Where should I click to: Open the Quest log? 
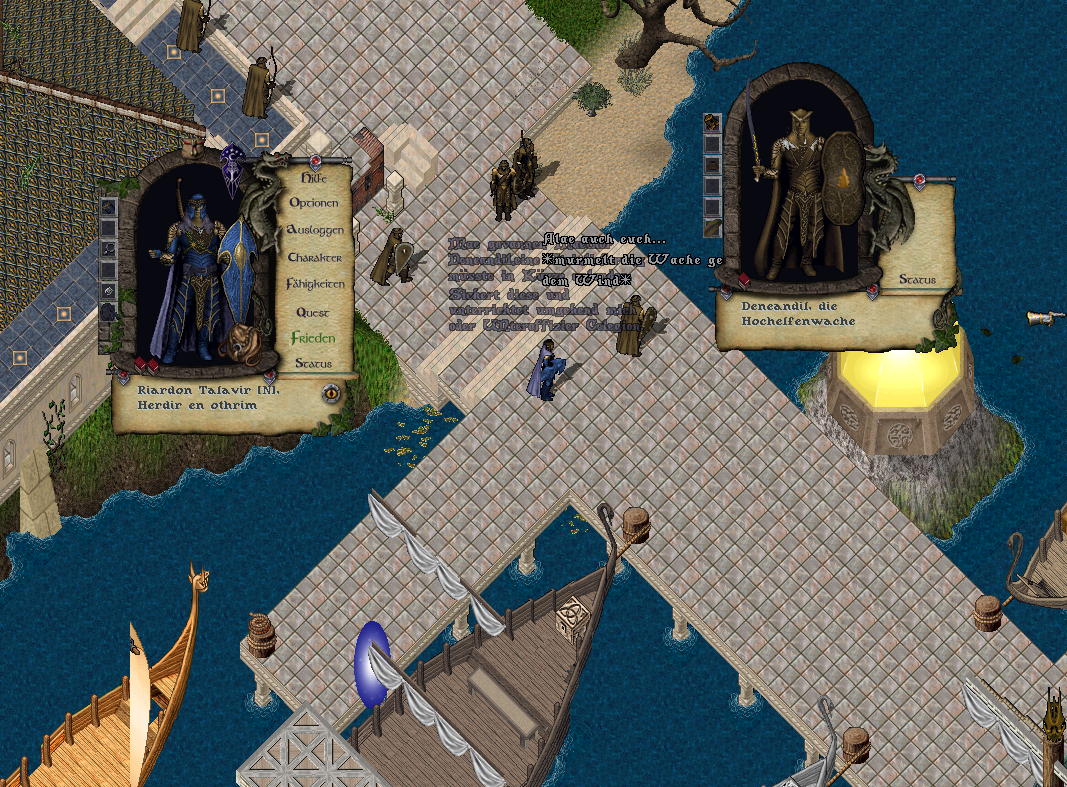coord(312,313)
